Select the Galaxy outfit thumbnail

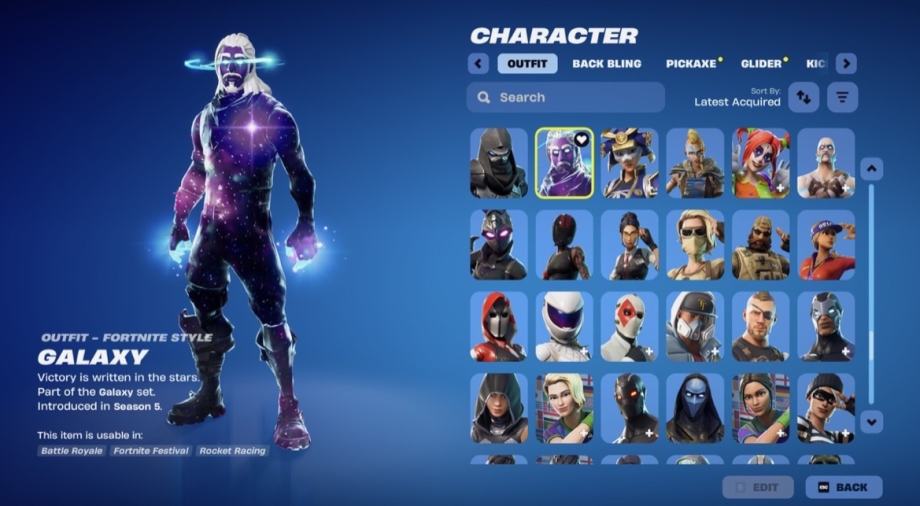pyautogui.click(x=564, y=163)
